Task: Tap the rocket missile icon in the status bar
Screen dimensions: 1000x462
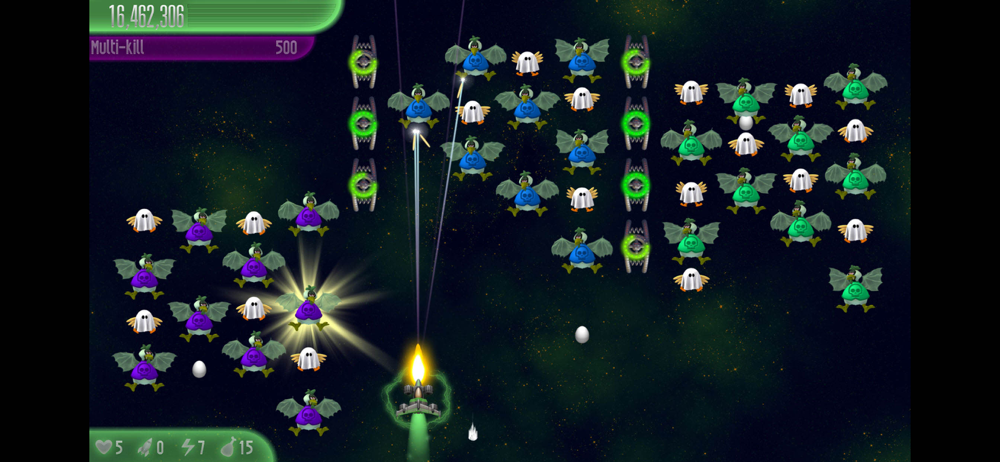Action: click(x=144, y=447)
